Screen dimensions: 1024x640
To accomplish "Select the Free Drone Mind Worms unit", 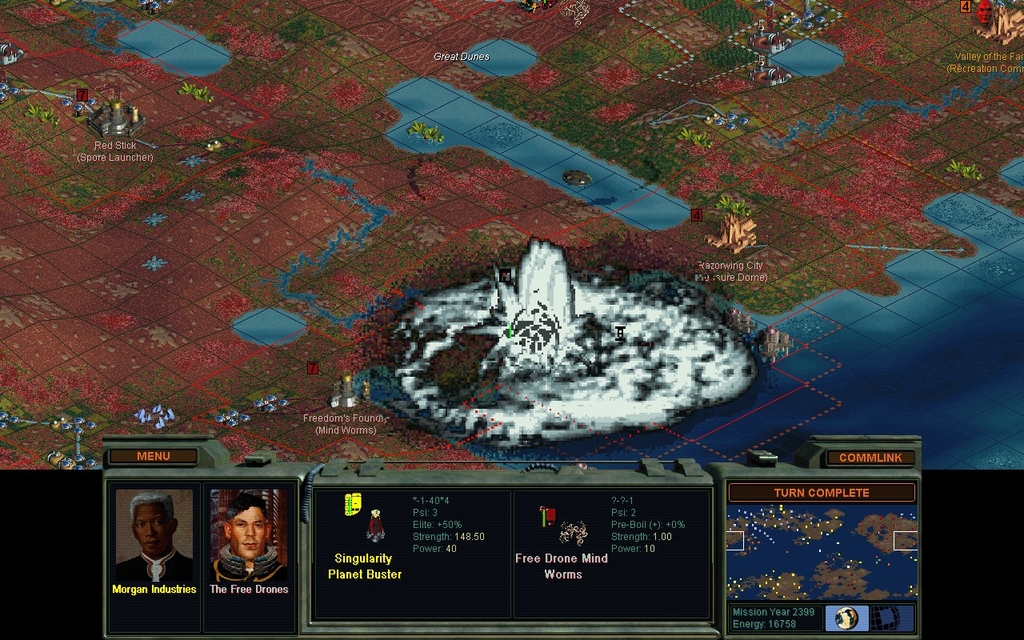I will 574,532.
